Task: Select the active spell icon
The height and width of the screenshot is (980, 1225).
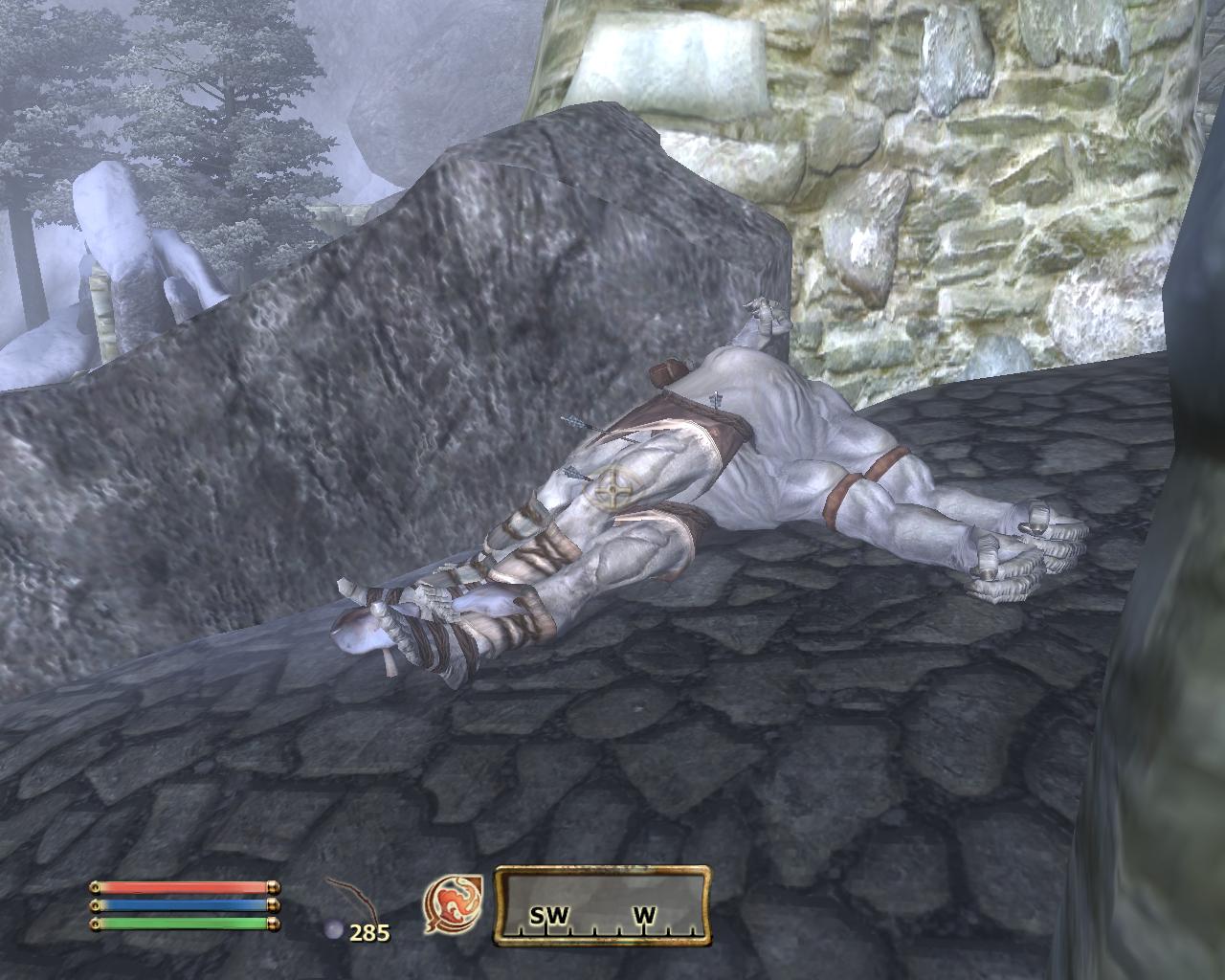Action: click(453, 904)
